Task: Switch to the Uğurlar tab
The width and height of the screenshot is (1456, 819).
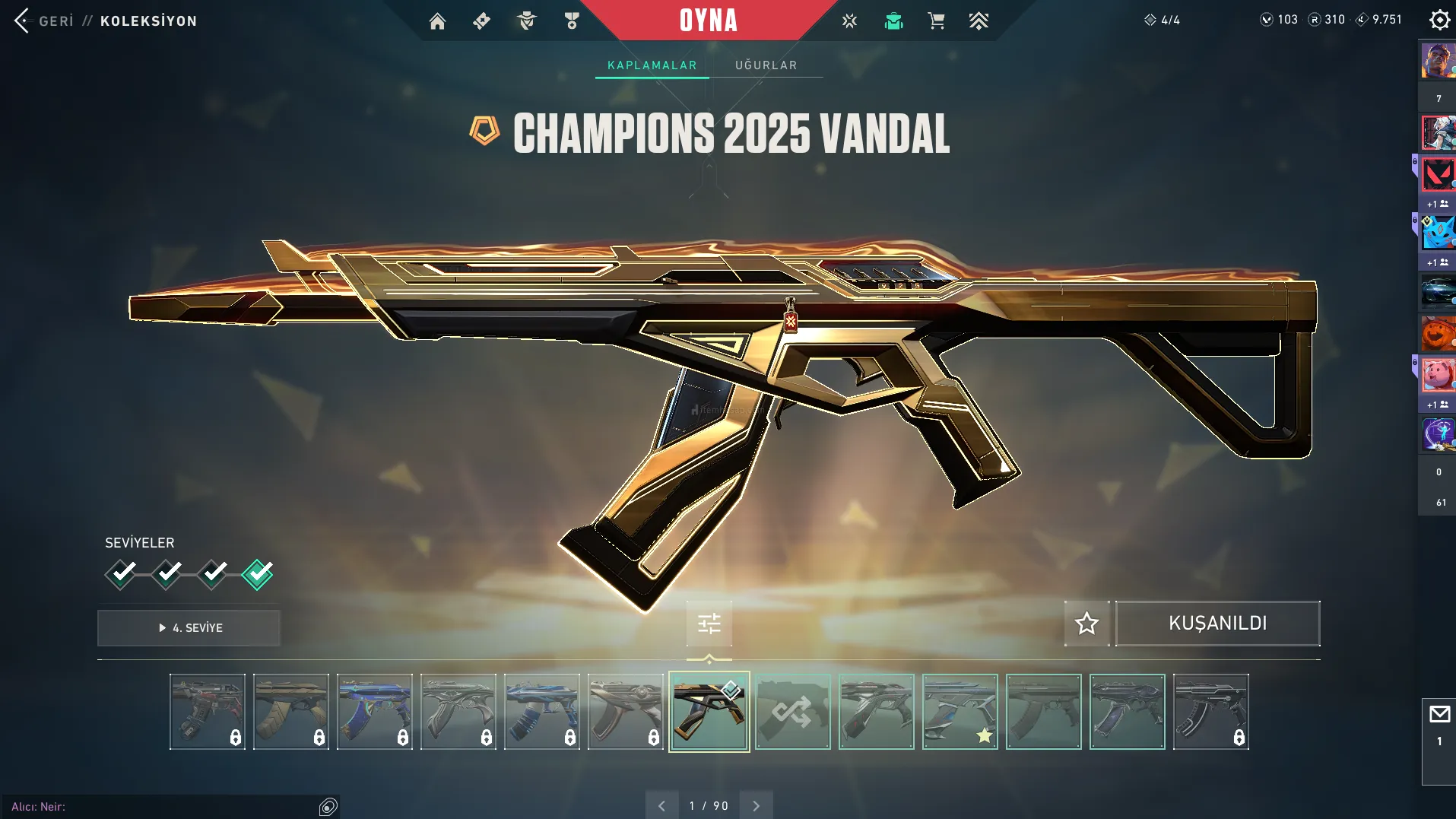Action: 766,65
